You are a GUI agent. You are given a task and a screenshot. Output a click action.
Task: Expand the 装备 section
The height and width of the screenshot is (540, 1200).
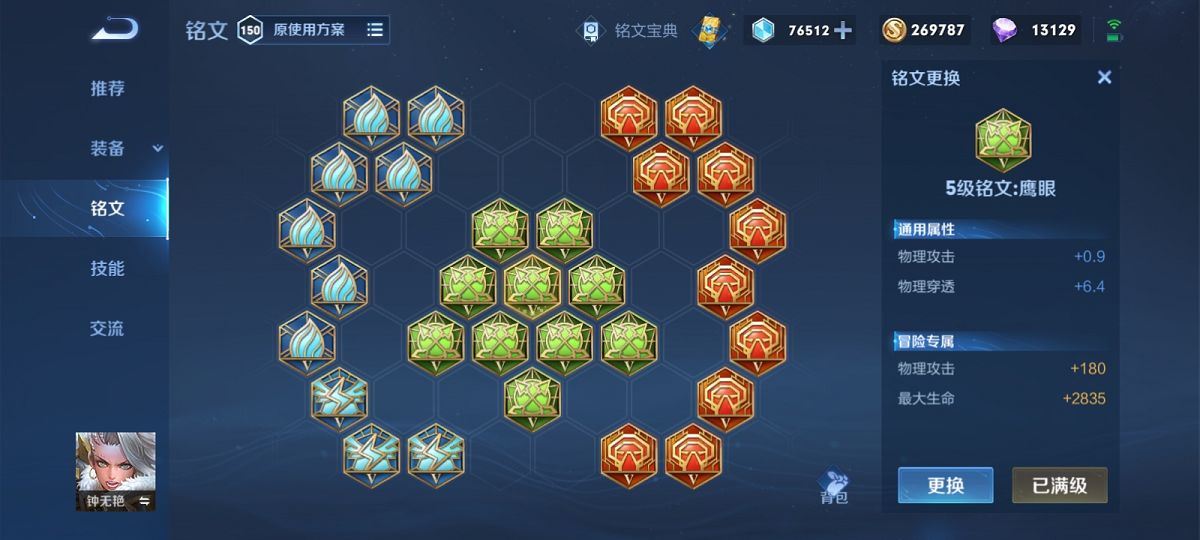(x=108, y=149)
